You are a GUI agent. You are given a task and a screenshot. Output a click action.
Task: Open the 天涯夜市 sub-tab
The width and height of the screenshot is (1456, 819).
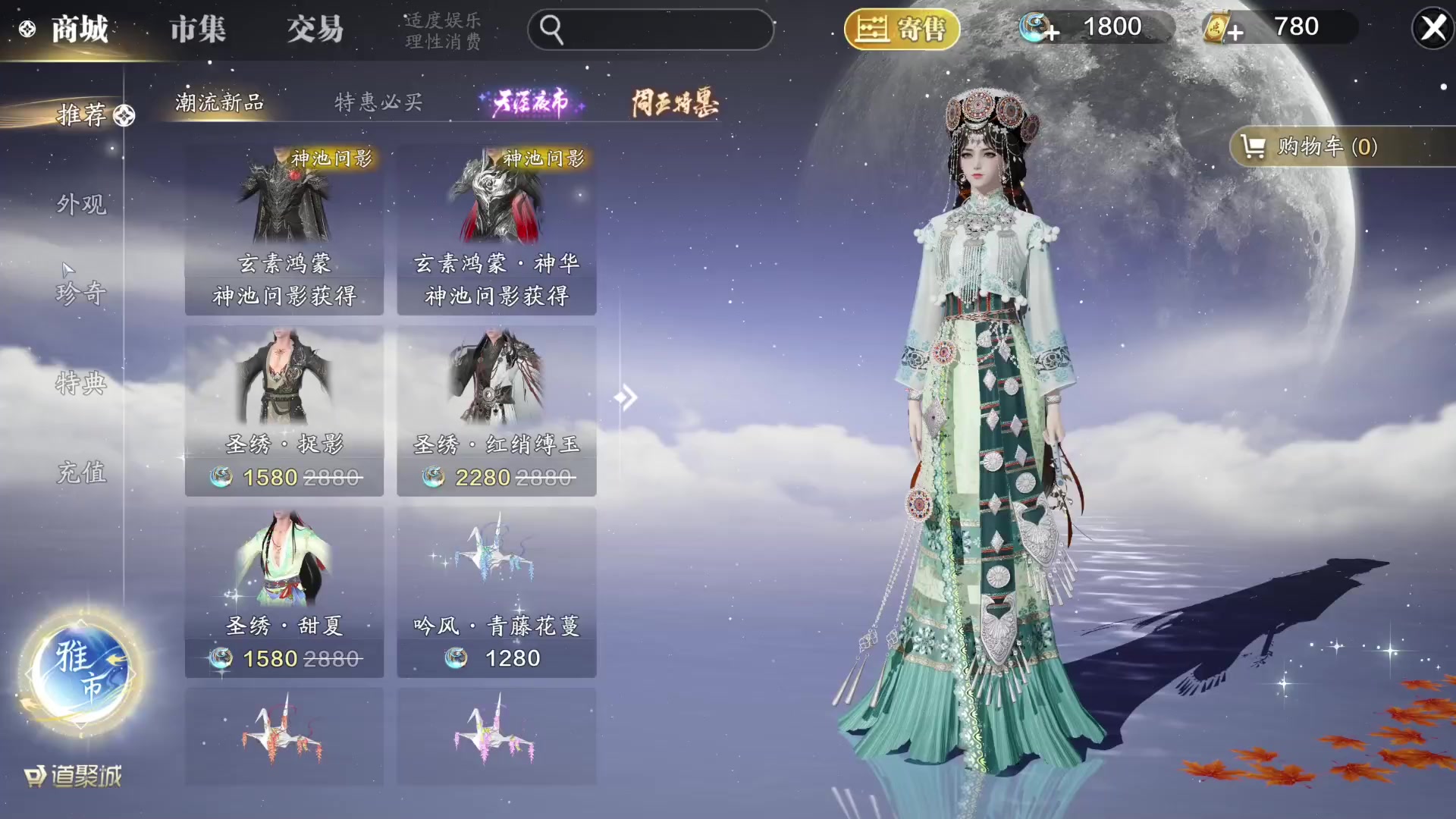530,102
